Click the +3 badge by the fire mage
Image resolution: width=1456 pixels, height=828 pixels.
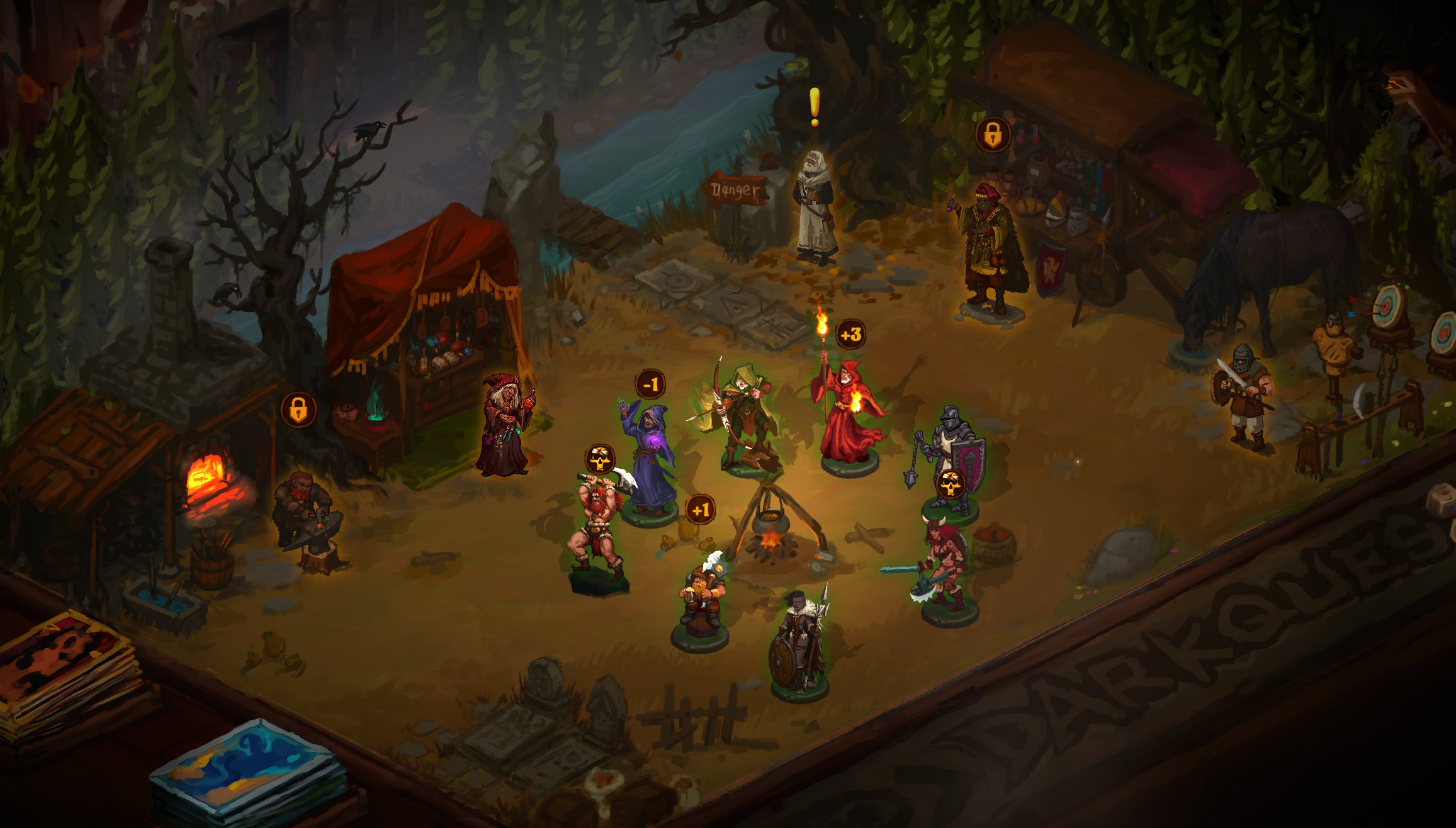[850, 335]
